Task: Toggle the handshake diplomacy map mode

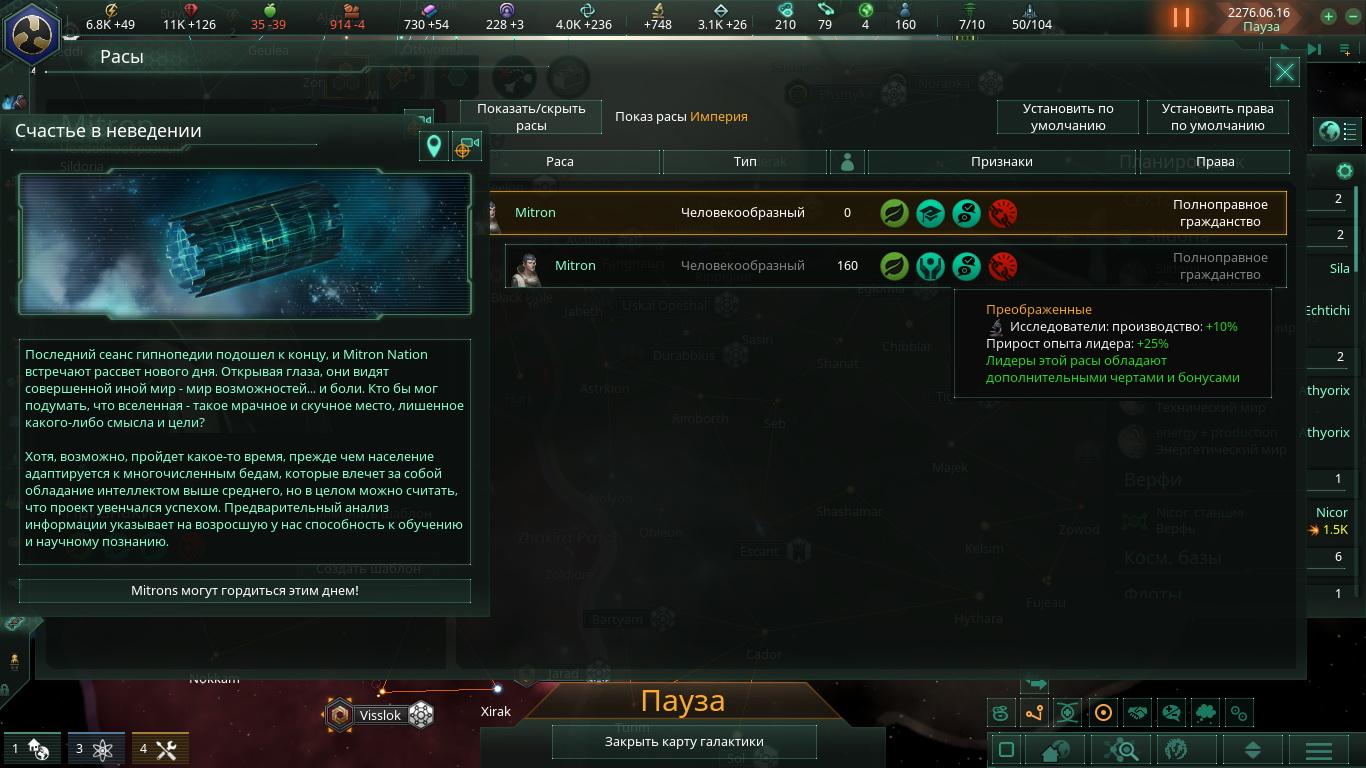Action: [x=1137, y=713]
